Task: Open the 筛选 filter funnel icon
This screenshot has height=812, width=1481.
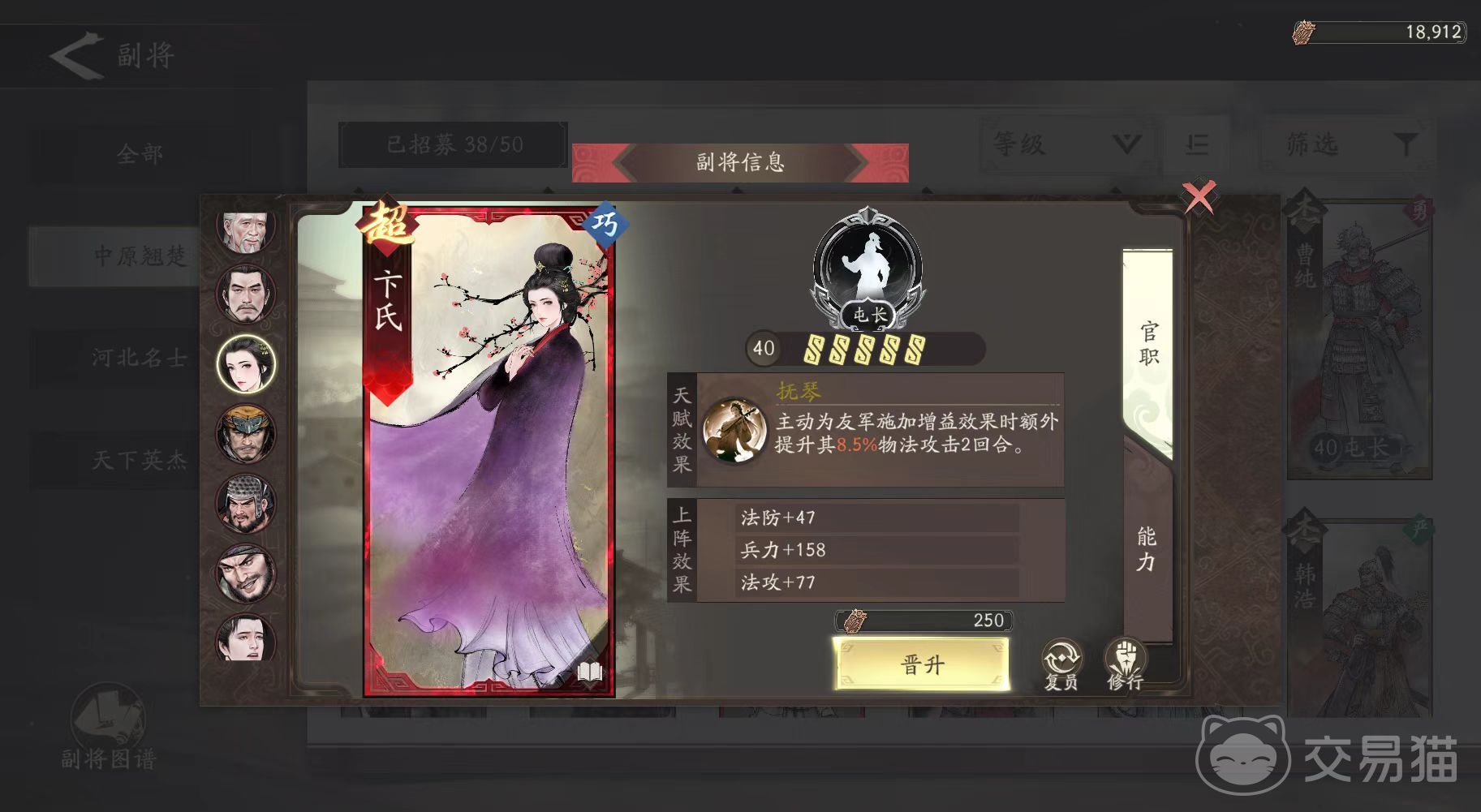Action: 1406,144
